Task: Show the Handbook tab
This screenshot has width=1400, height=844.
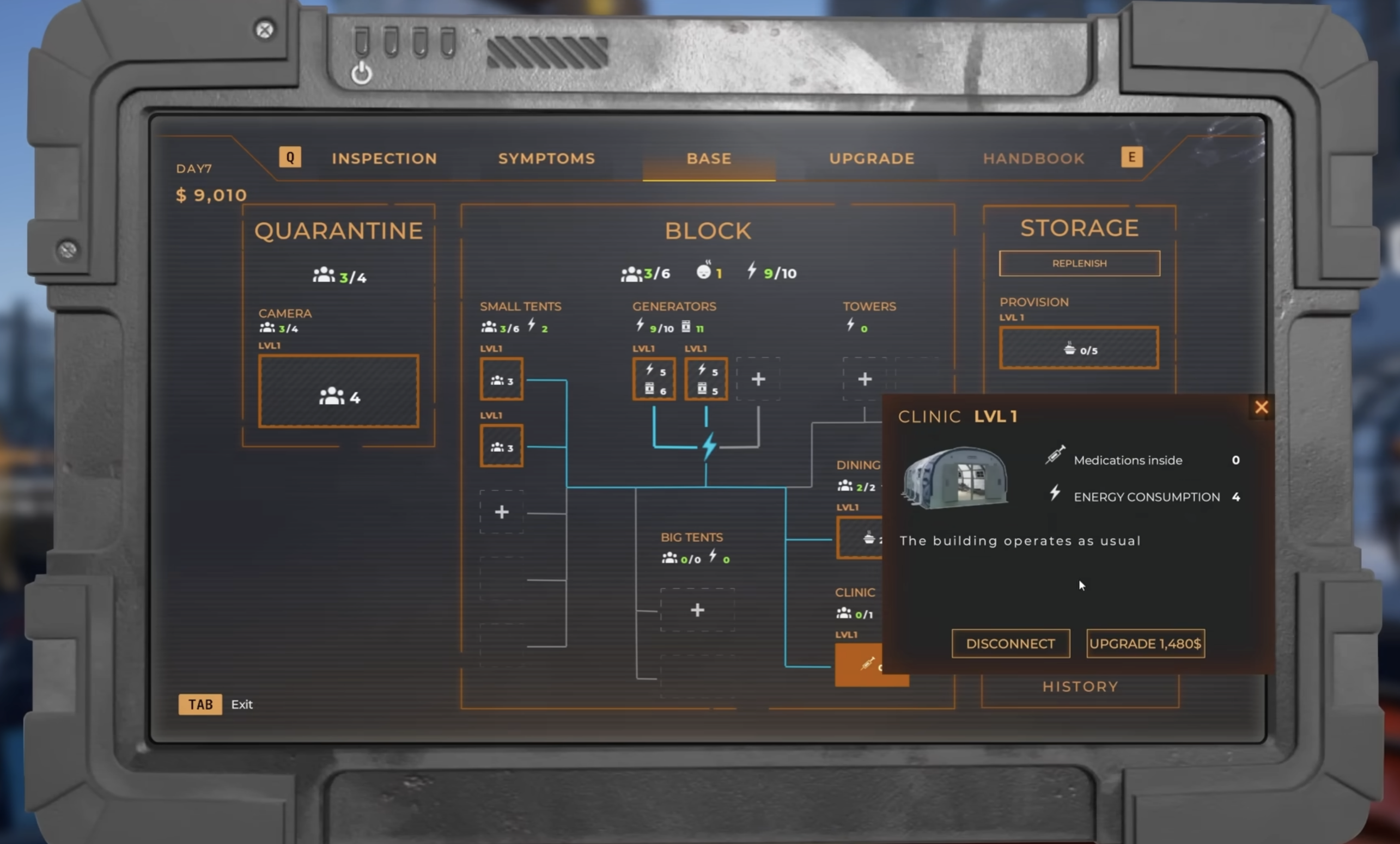Action: click(x=1033, y=158)
